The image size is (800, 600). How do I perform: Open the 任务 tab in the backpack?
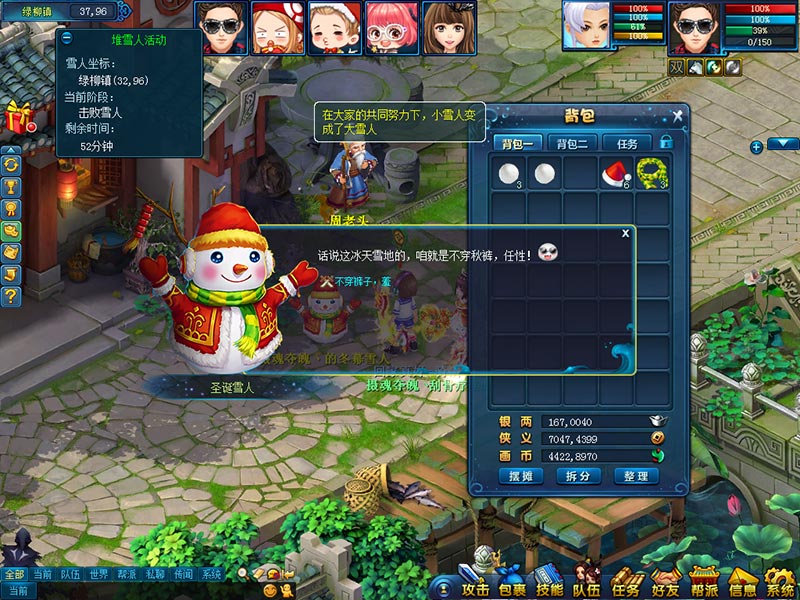click(x=627, y=143)
